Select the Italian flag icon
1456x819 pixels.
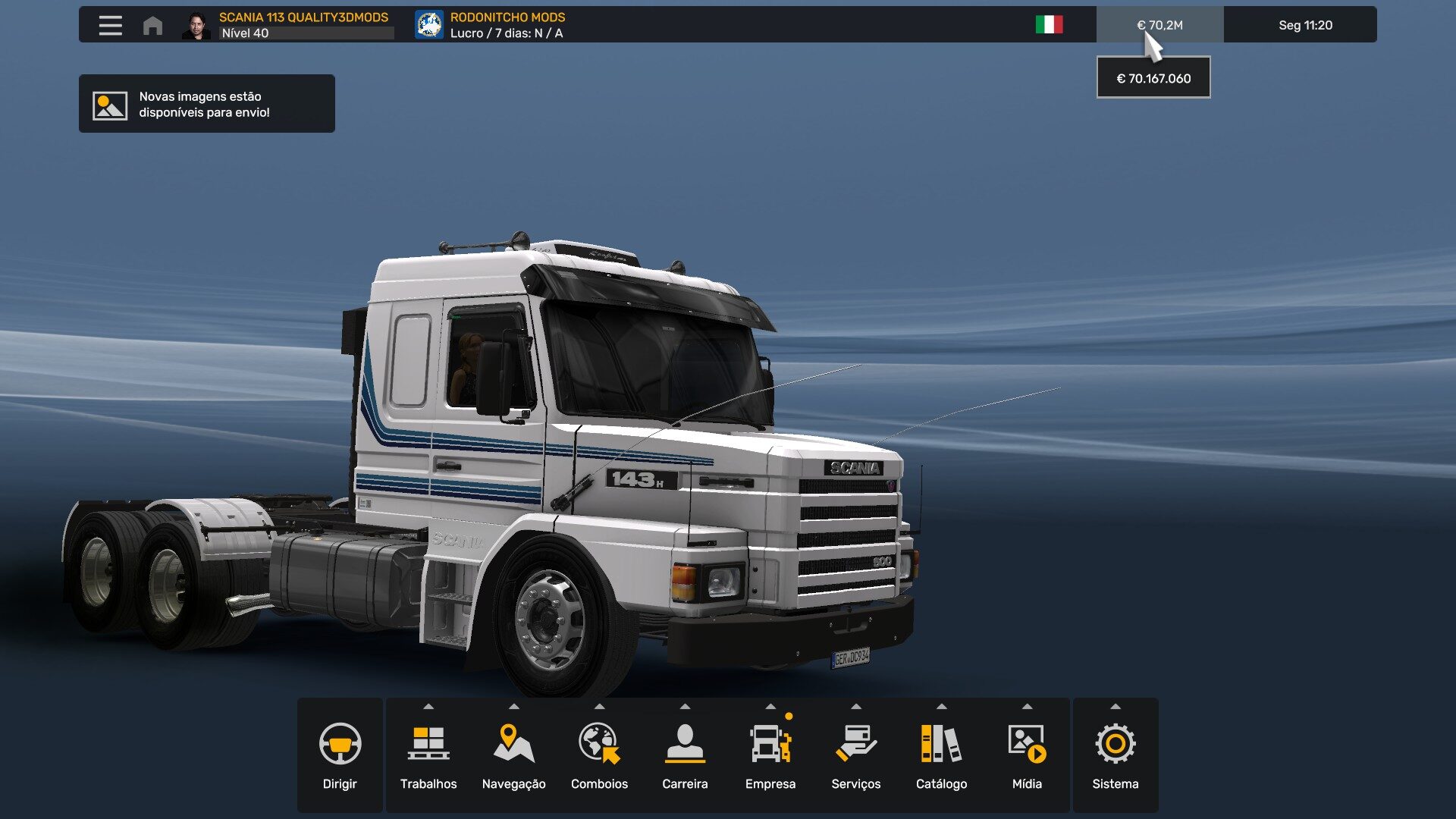pyautogui.click(x=1049, y=25)
